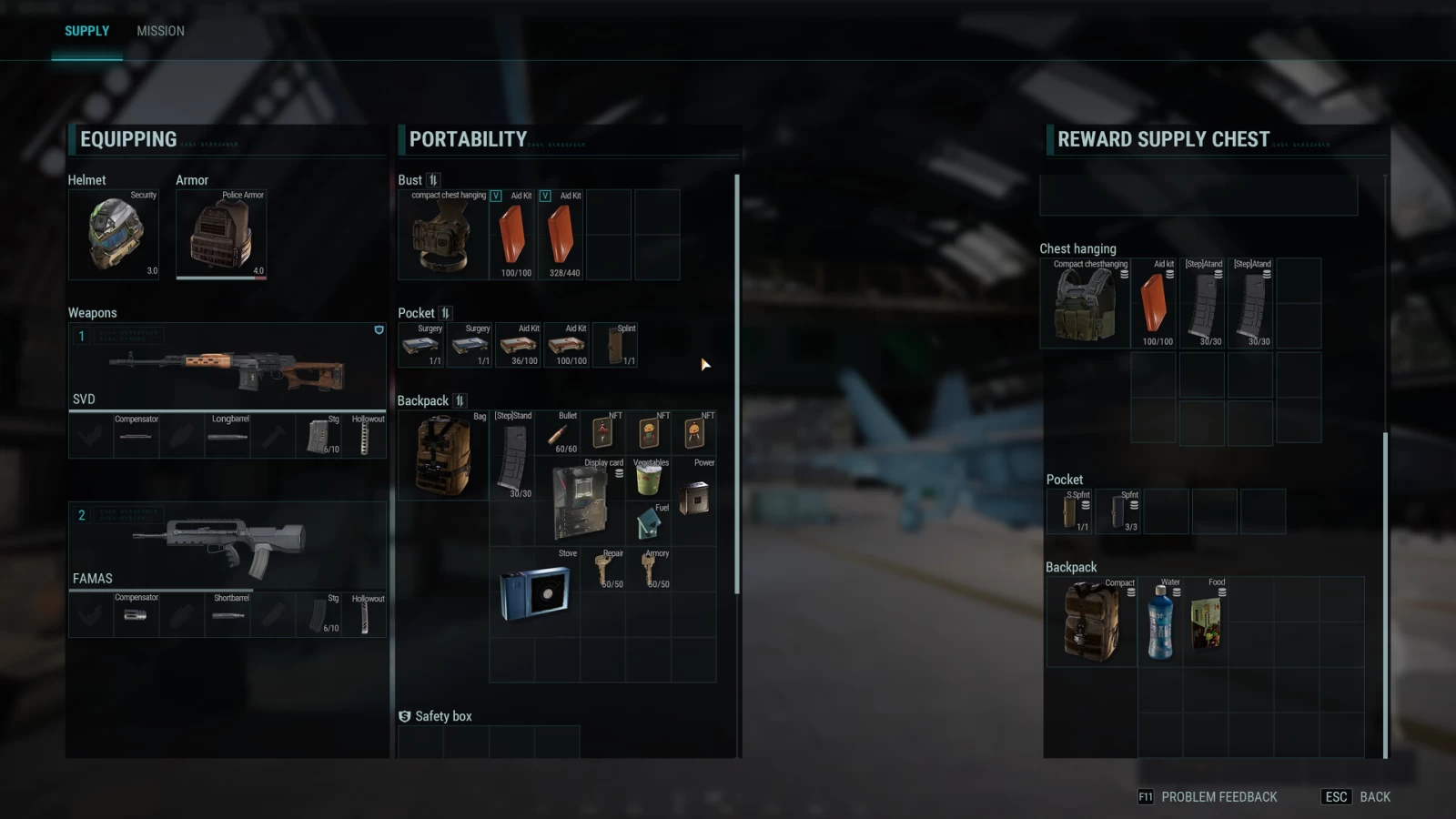1456x819 pixels.
Task: Toggle the sort icon beside Pocket
Action: pos(445,313)
